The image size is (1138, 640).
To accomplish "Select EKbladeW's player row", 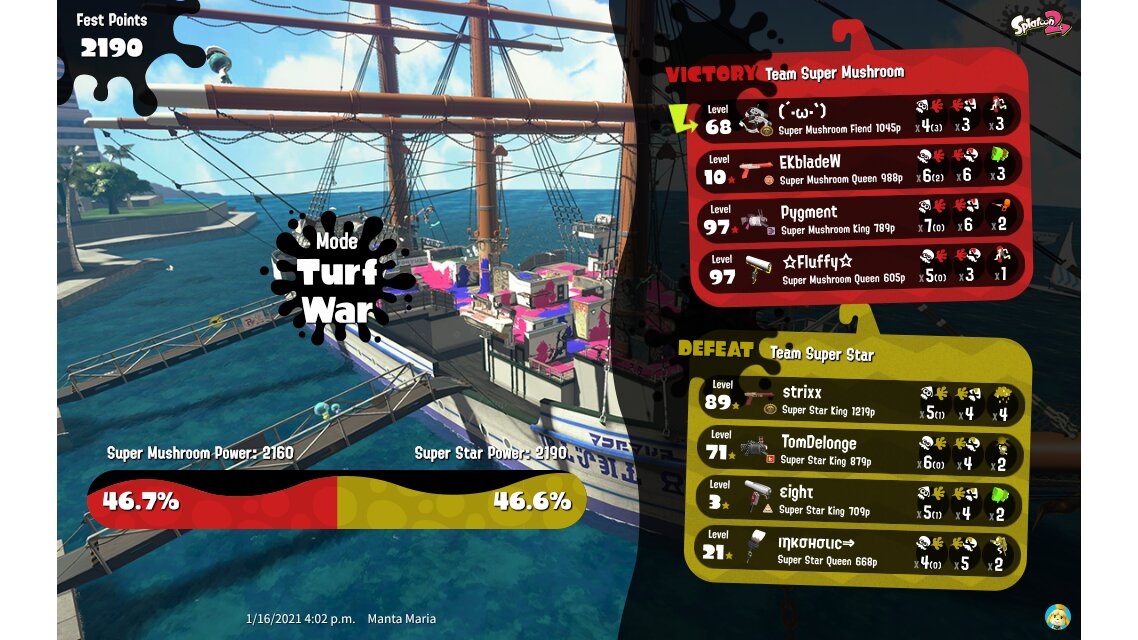I will pyautogui.click(x=858, y=168).
